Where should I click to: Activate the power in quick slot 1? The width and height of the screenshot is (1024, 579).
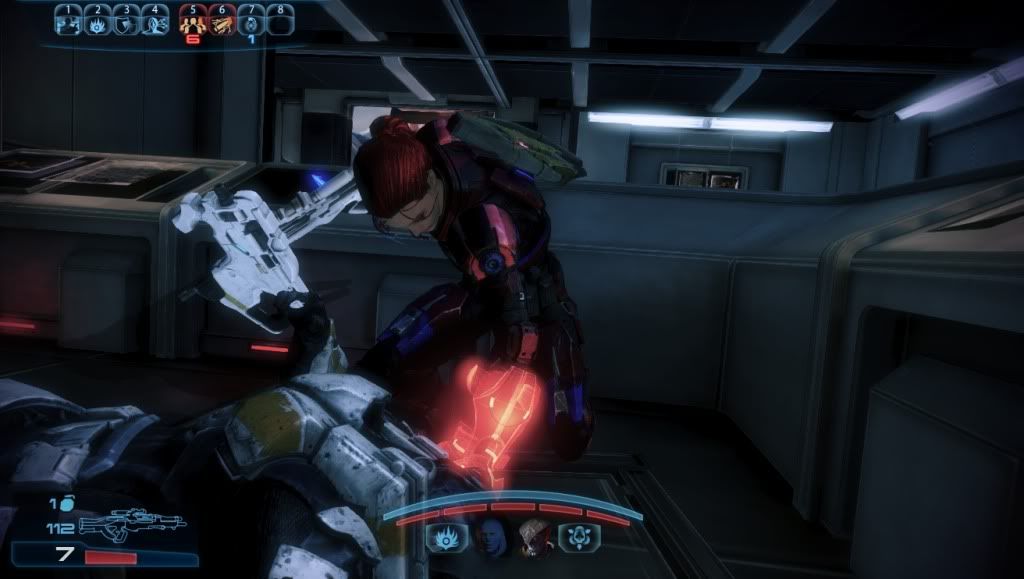pyautogui.click(x=68, y=21)
